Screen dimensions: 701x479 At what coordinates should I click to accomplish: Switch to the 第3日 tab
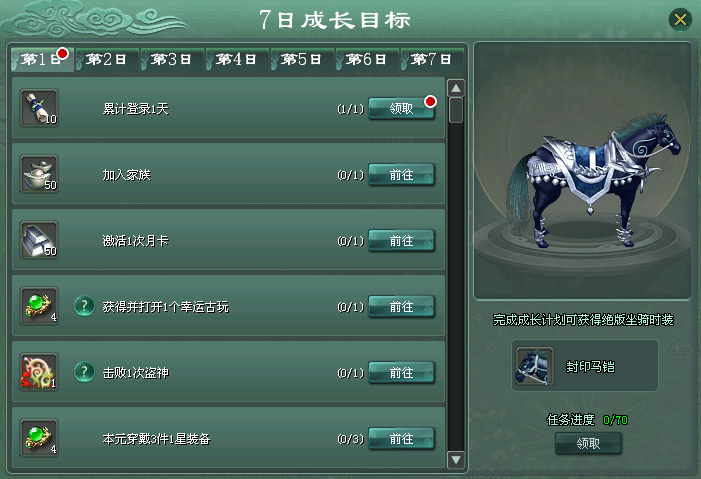(x=172, y=60)
